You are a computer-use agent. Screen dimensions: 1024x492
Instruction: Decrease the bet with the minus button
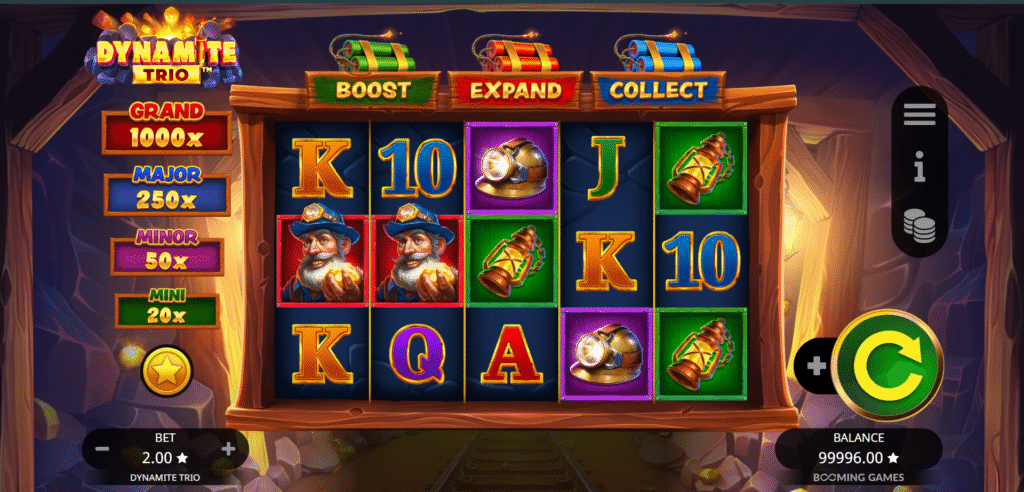(102, 449)
